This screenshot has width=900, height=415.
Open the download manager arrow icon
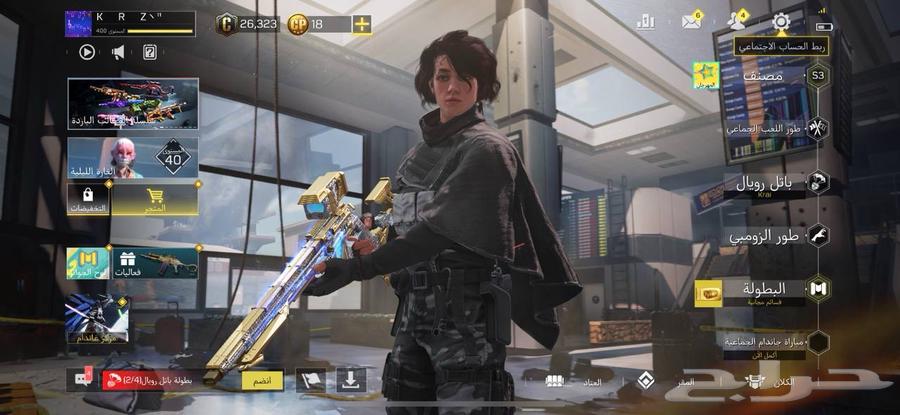(x=350, y=380)
